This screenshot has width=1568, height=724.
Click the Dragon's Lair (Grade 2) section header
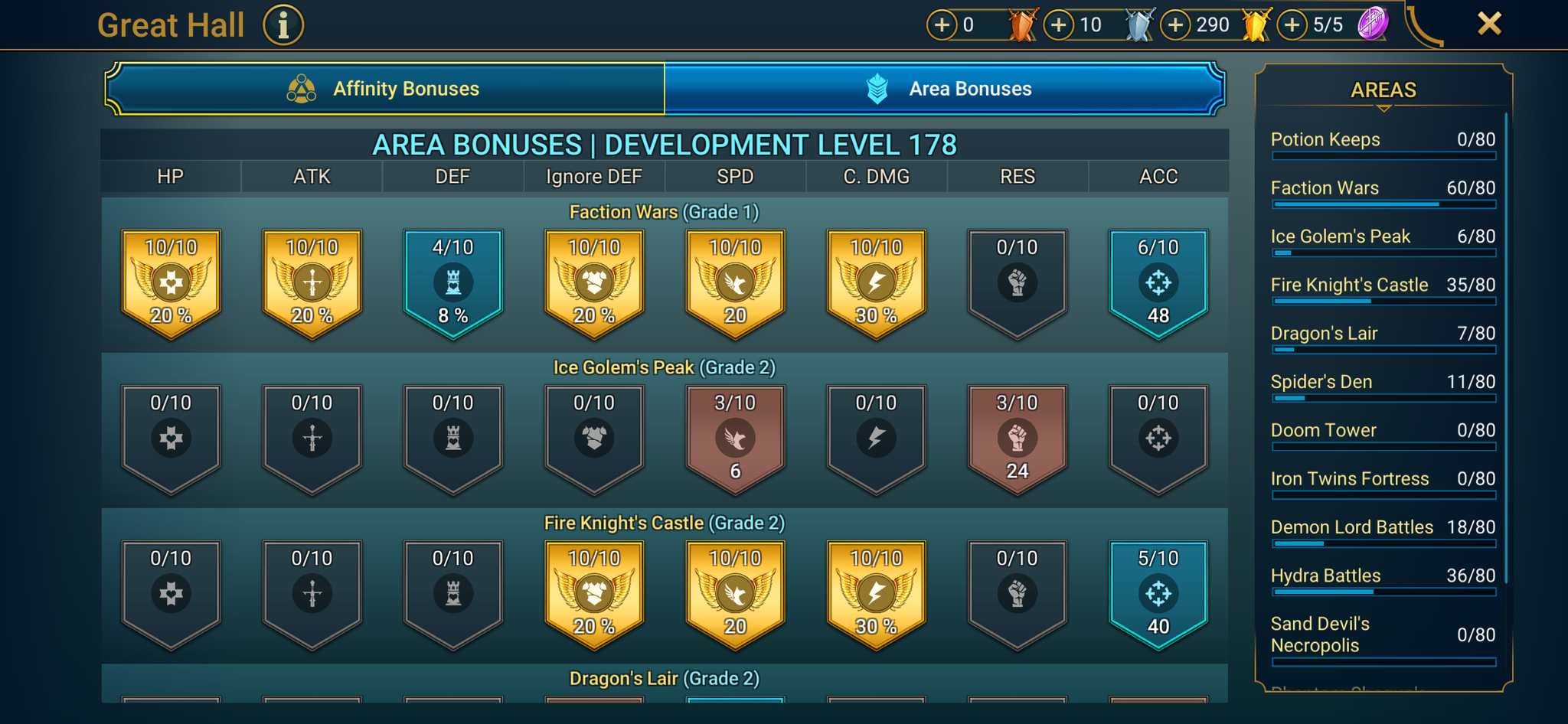point(663,678)
